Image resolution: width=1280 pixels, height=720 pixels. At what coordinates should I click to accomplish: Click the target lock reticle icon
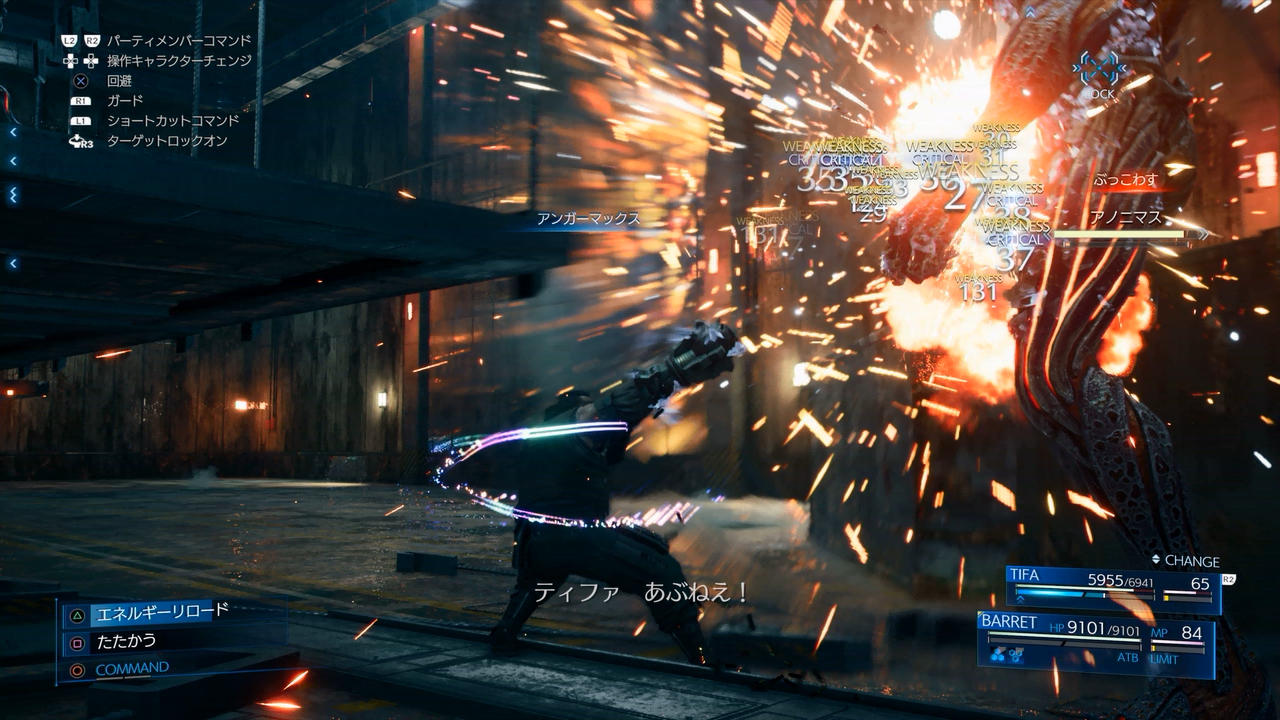click(1099, 68)
